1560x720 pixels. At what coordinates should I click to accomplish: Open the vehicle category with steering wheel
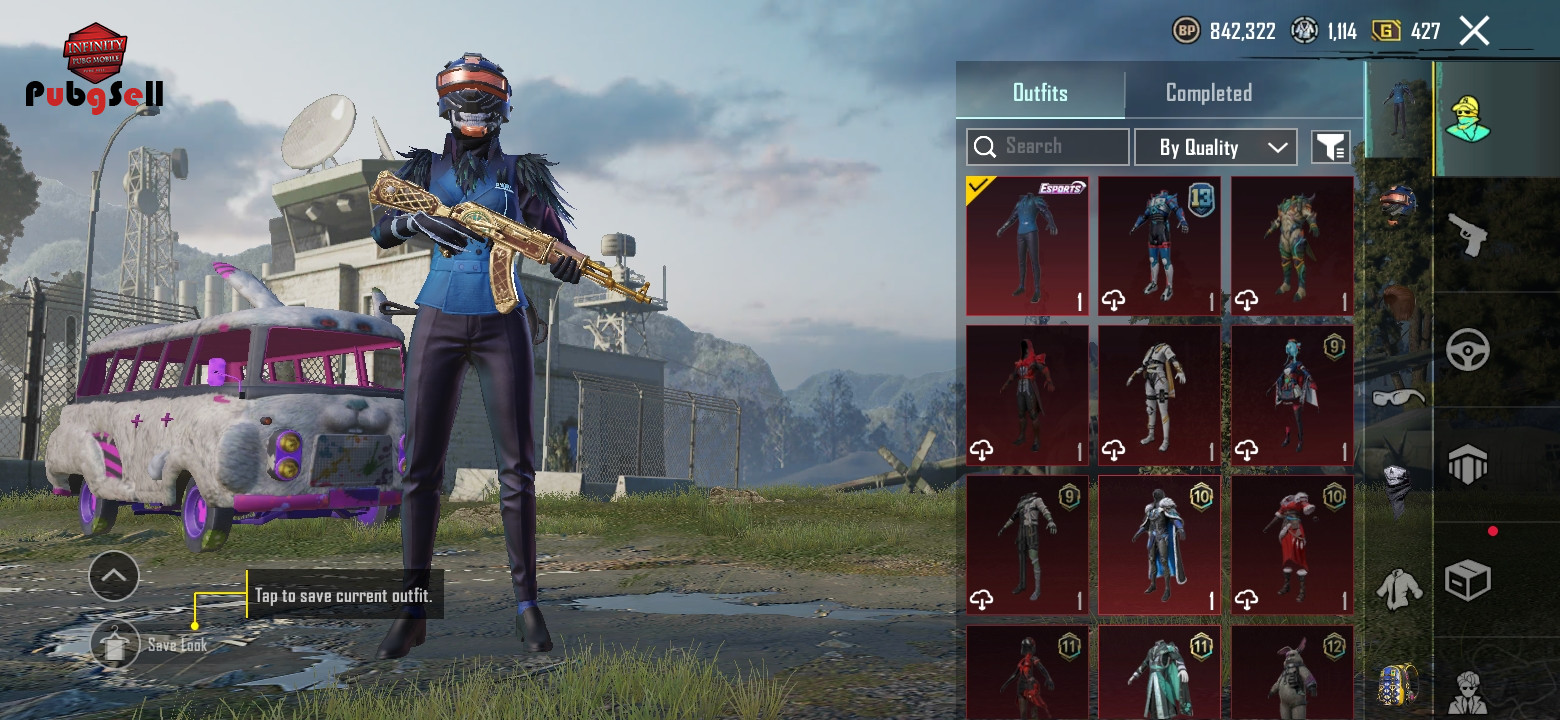[x=1468, y=350]
